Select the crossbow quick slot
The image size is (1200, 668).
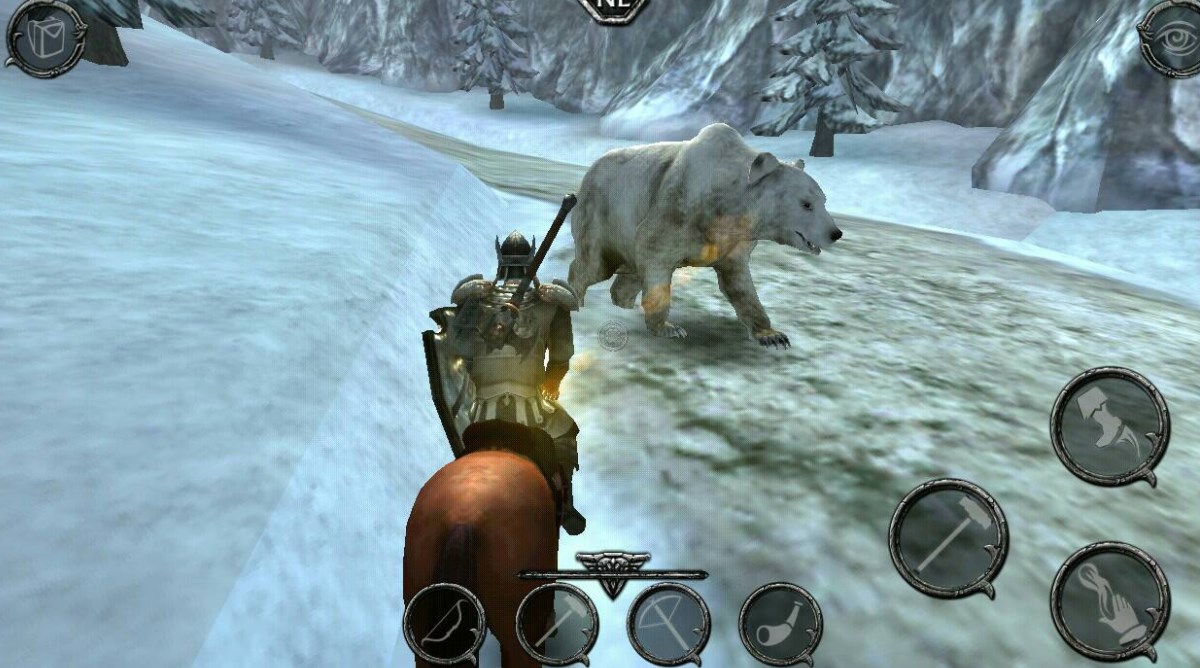coord(668,624)
